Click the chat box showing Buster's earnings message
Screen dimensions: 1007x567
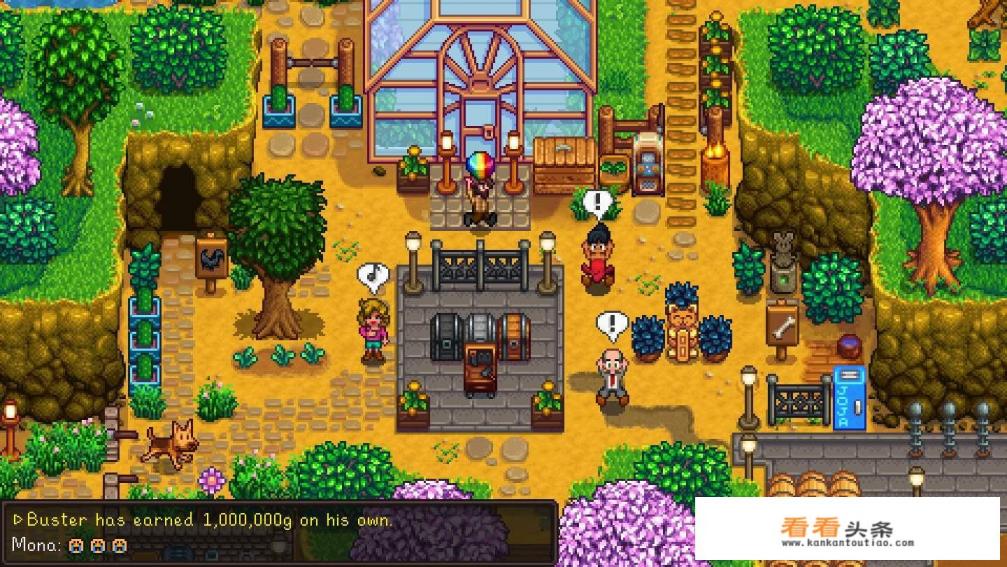coord(278,532)
